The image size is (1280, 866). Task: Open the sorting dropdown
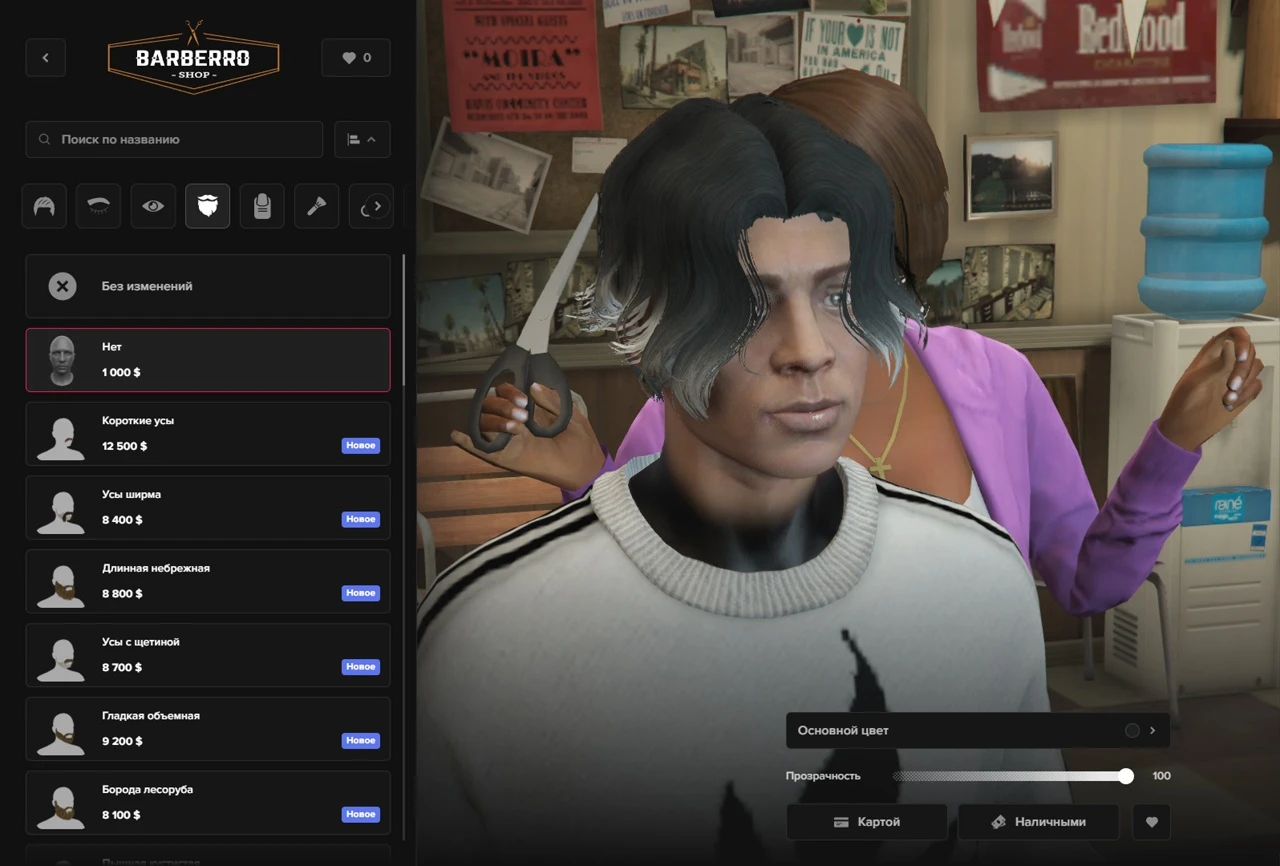tap(362, 140)
